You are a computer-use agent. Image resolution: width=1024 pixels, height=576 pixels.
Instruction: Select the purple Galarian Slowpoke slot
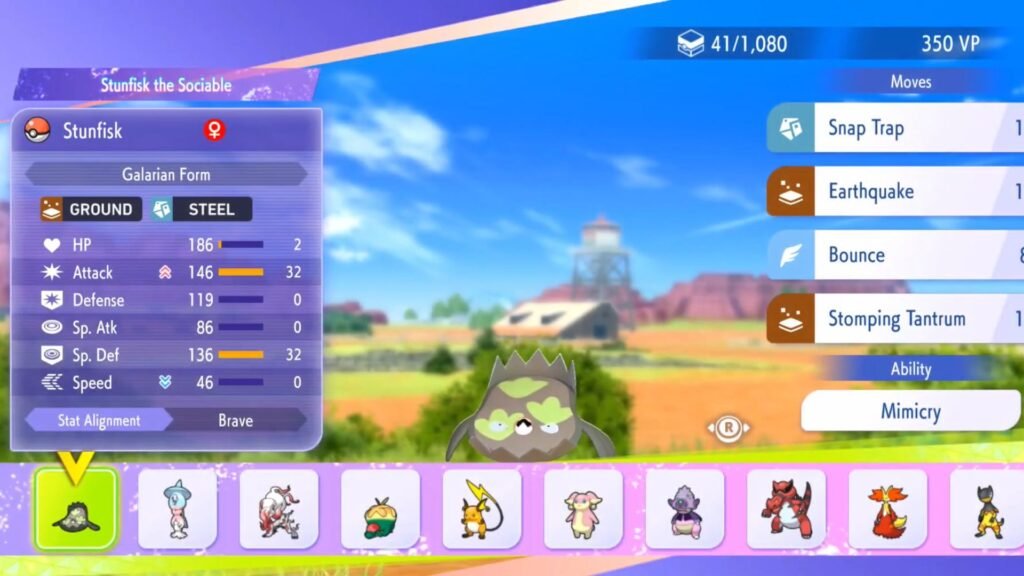coord(685,509)
